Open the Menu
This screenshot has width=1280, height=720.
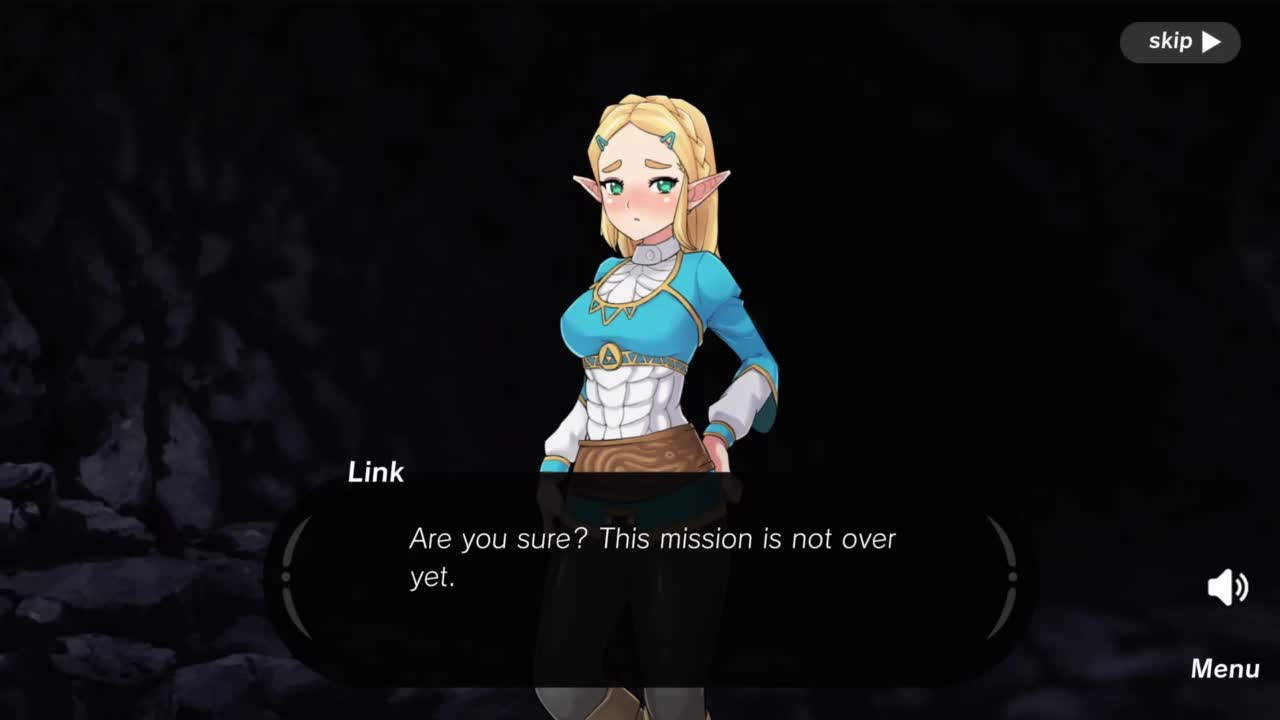(1224, 669)
